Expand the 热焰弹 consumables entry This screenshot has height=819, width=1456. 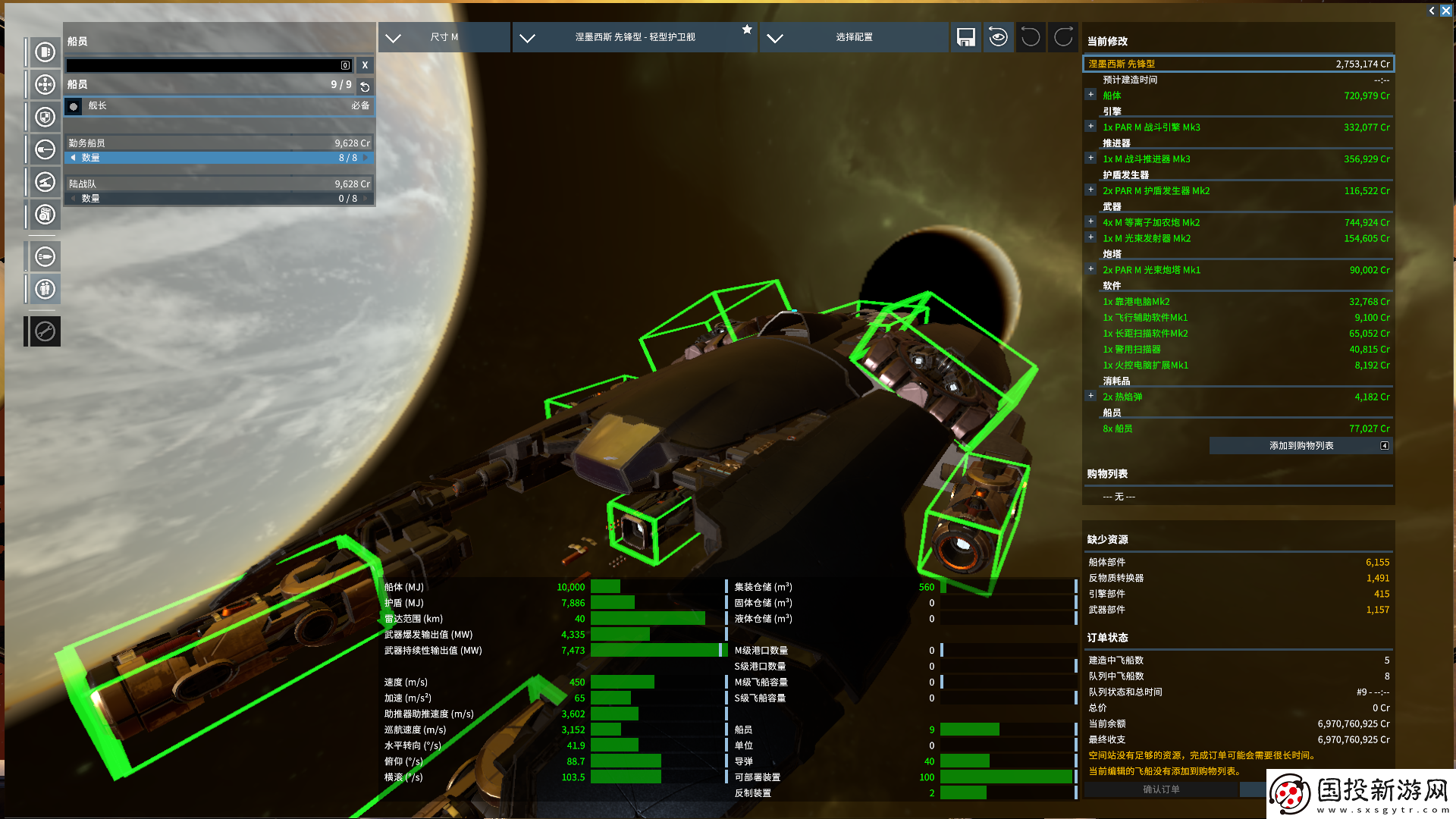pyautogui.click(x=1090, y=396)
